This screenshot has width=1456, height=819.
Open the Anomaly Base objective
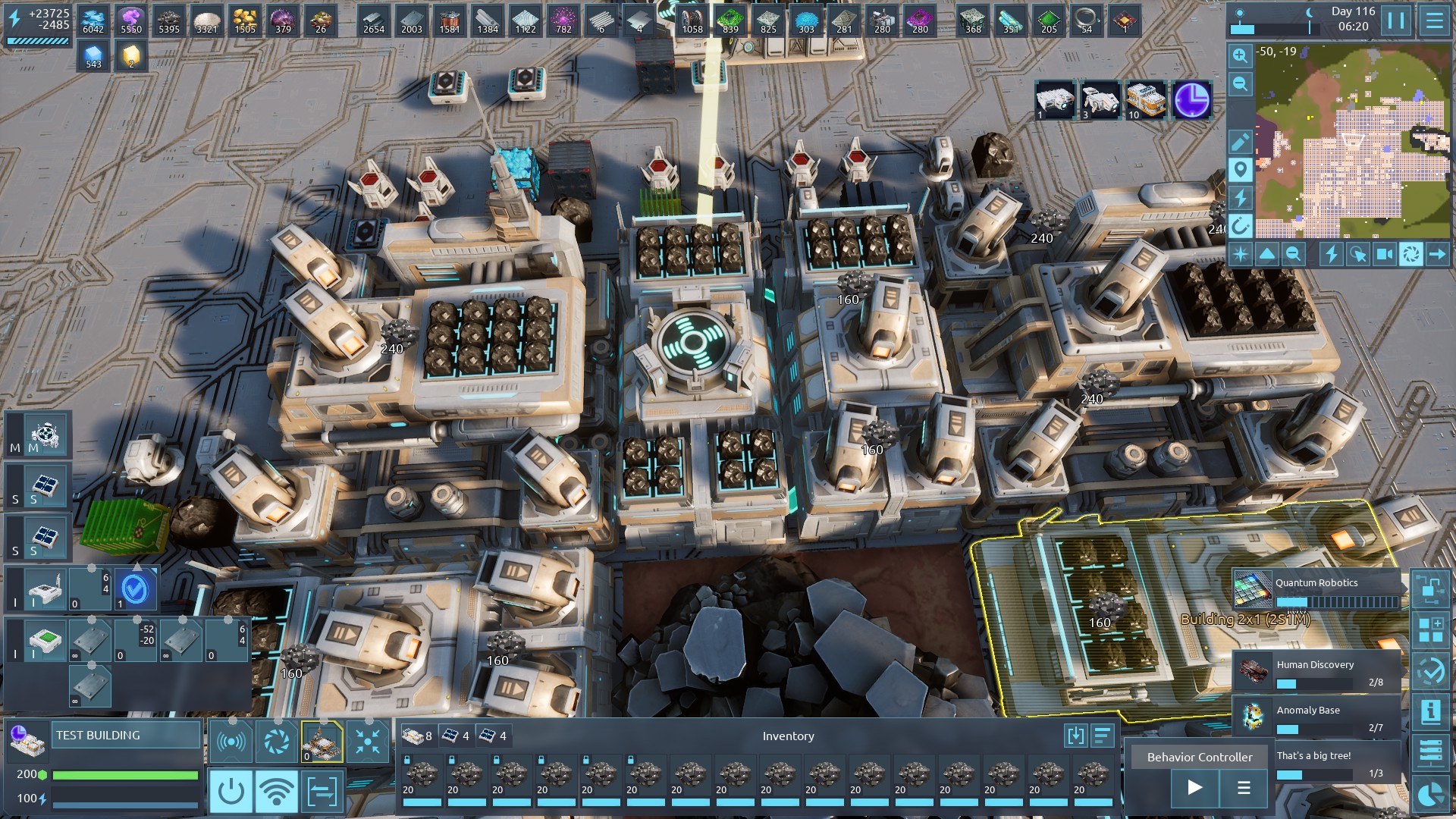[x=1317, y=717]
